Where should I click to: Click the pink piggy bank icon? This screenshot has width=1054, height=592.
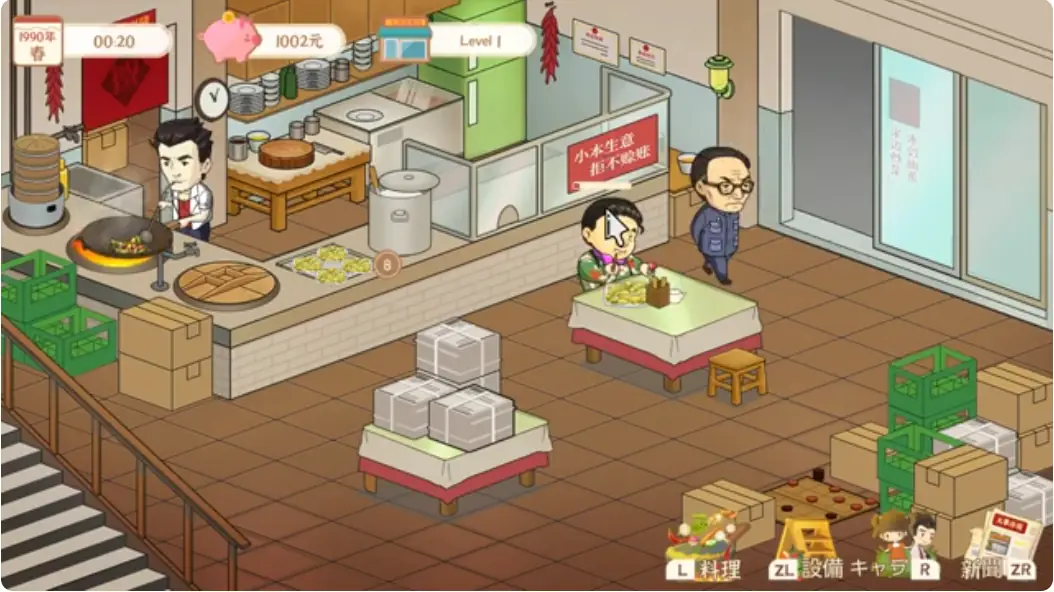(229, 37)
